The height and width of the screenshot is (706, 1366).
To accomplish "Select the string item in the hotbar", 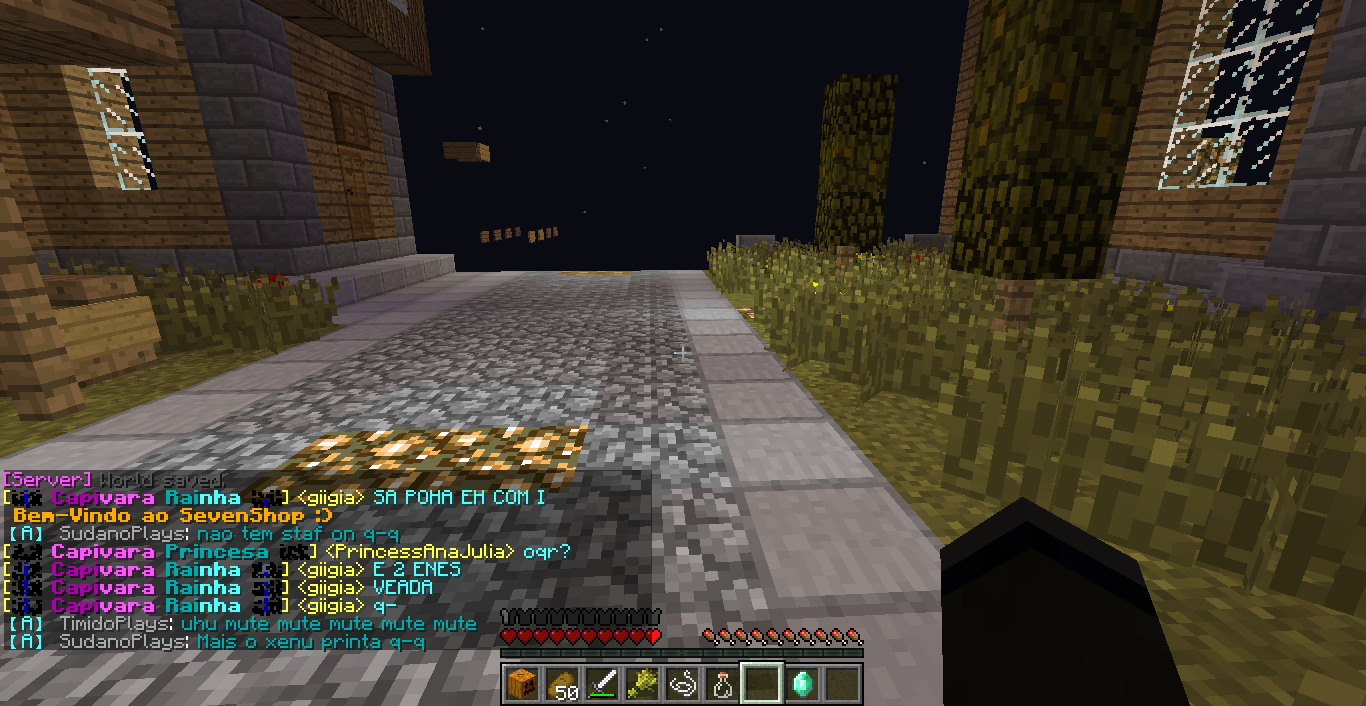I will coord(682,684).
